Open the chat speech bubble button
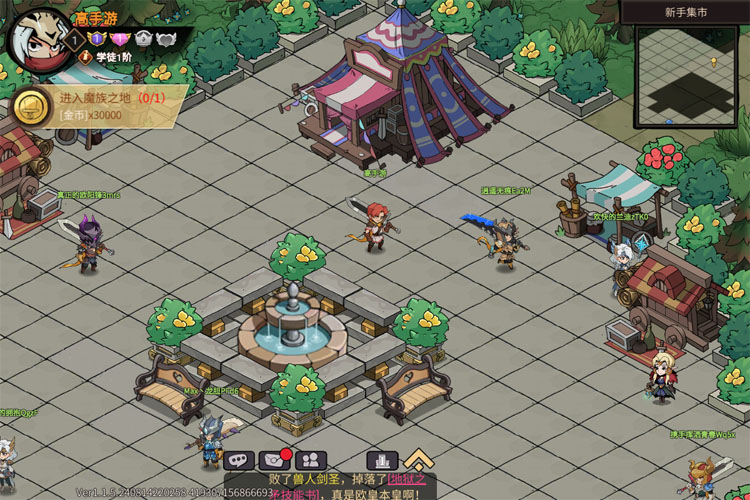The image size is (750, 500). pyautogui.click(x=239, y=460)
